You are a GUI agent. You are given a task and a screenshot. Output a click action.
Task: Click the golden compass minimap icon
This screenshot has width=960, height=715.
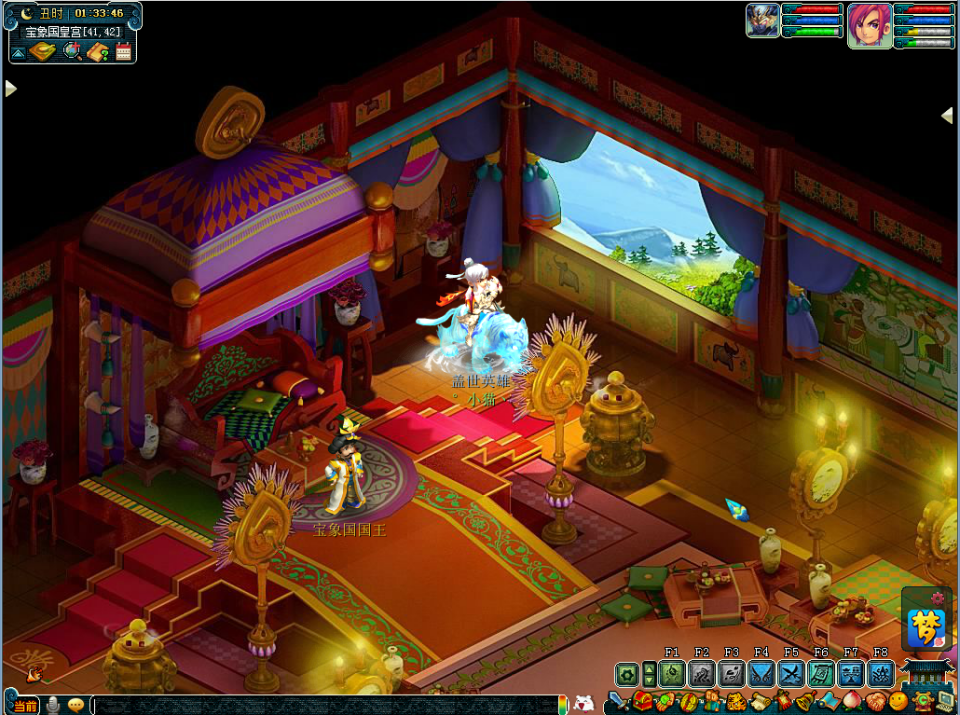pyautogui.click(x=43, y=51)
